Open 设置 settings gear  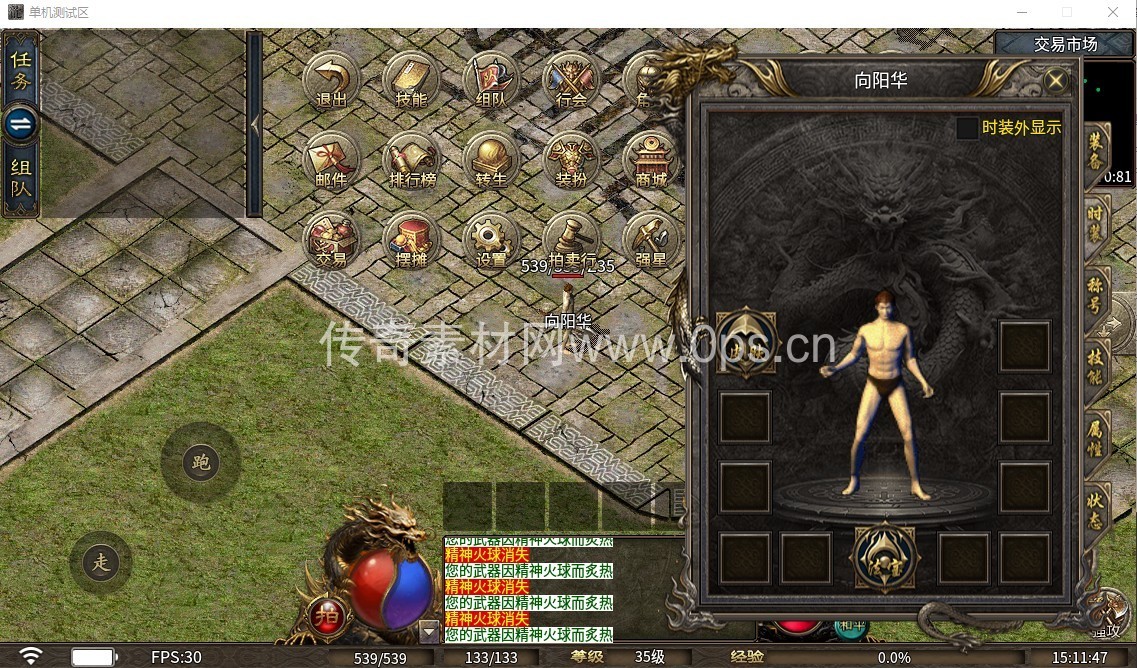click(491, 240)
